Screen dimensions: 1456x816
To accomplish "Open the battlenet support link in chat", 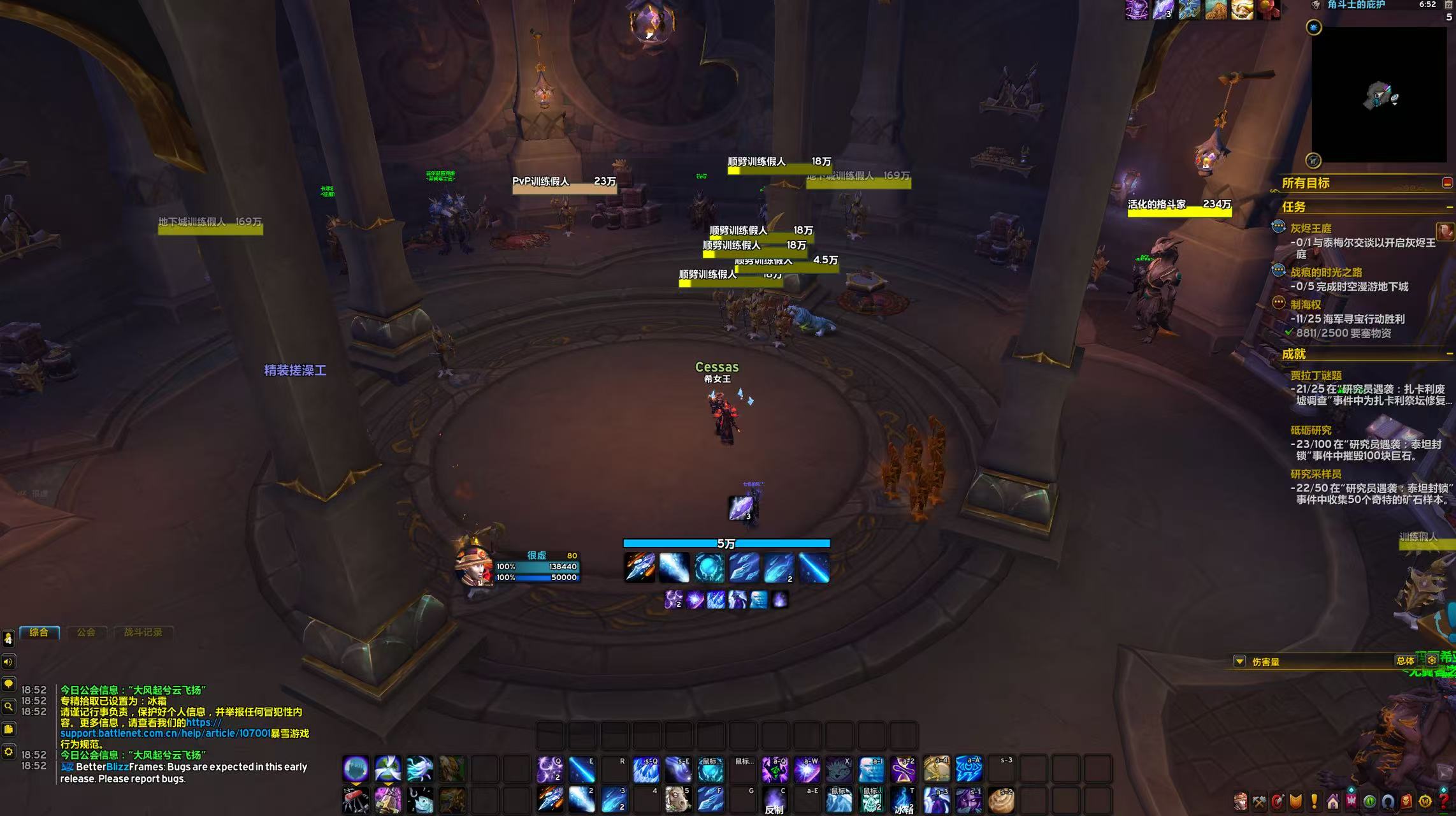I will click(x=166, y=733).
